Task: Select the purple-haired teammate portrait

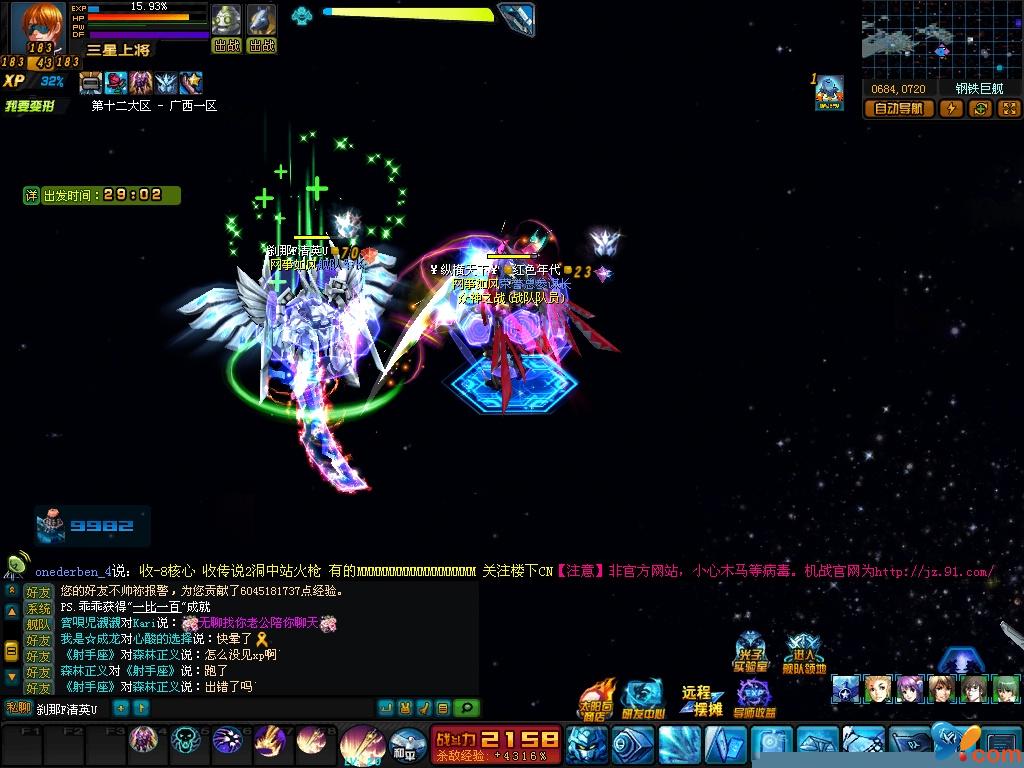Action: [x=910, y=689]
